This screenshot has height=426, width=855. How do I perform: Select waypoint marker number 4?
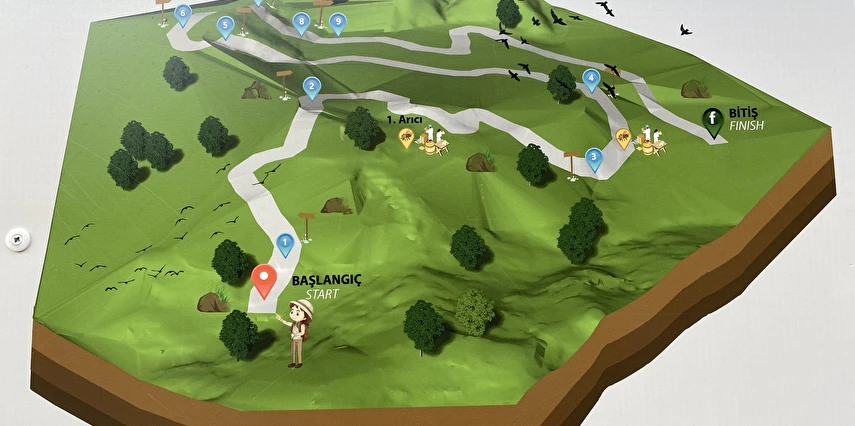(x=591, y=78)
